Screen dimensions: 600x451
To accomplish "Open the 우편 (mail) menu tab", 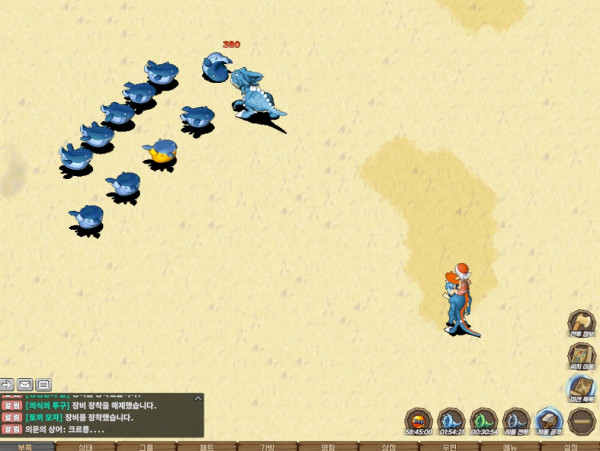I will [449, 446].
